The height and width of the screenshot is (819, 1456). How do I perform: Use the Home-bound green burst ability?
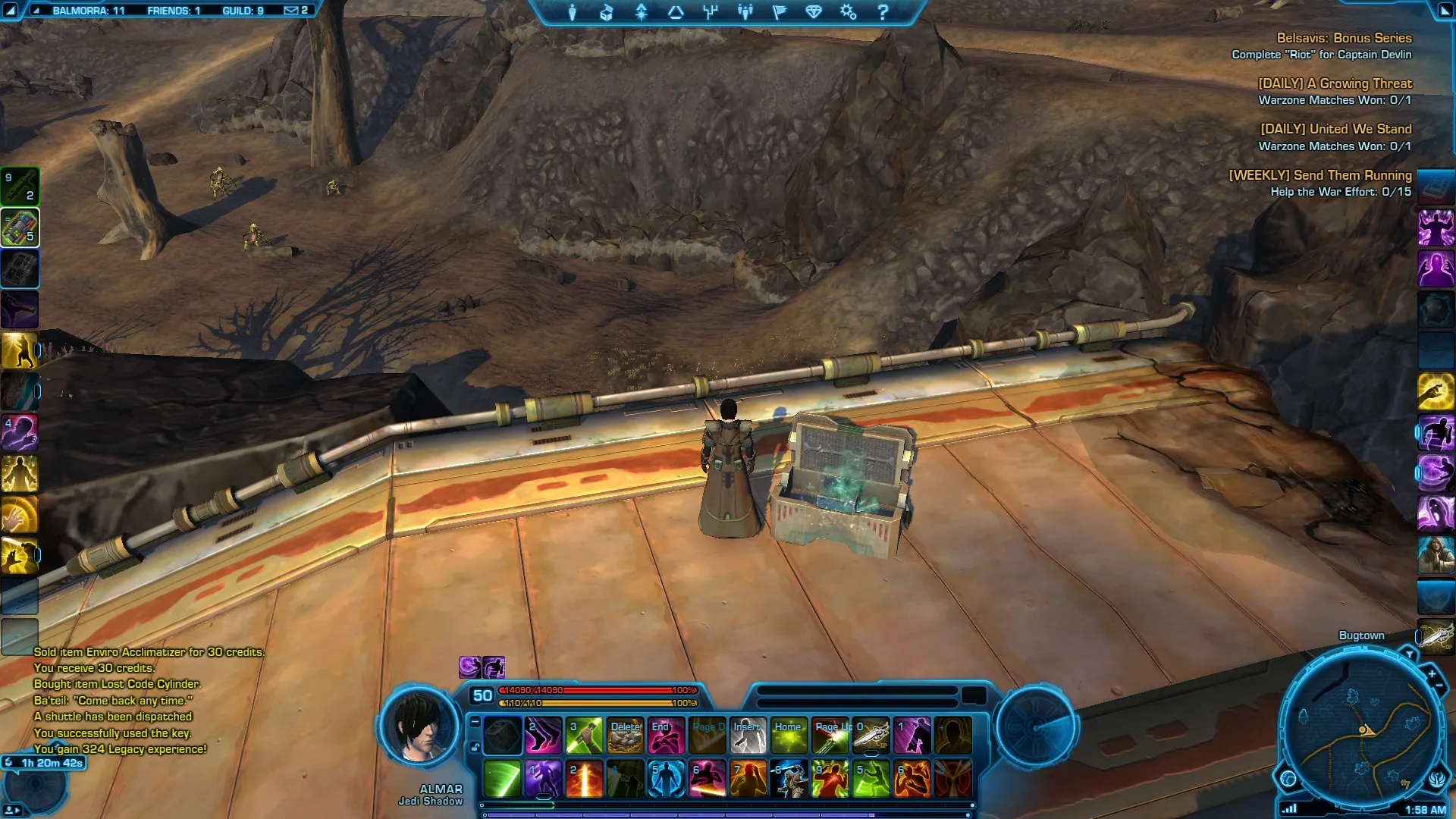(789, 736)
